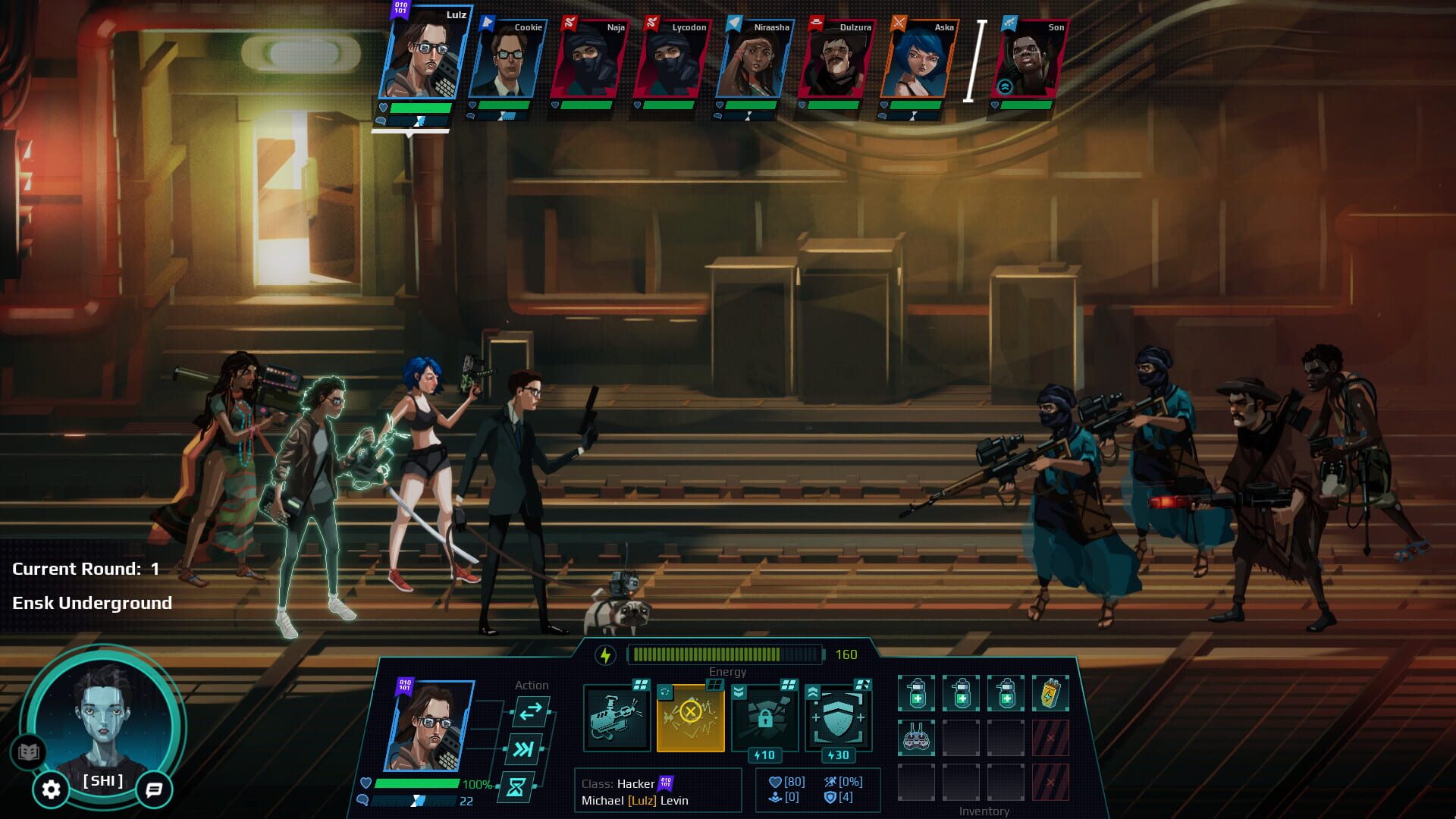1456x819 pixels.
Task: Open the settings gear menu
Action: [x=52, y=789]
